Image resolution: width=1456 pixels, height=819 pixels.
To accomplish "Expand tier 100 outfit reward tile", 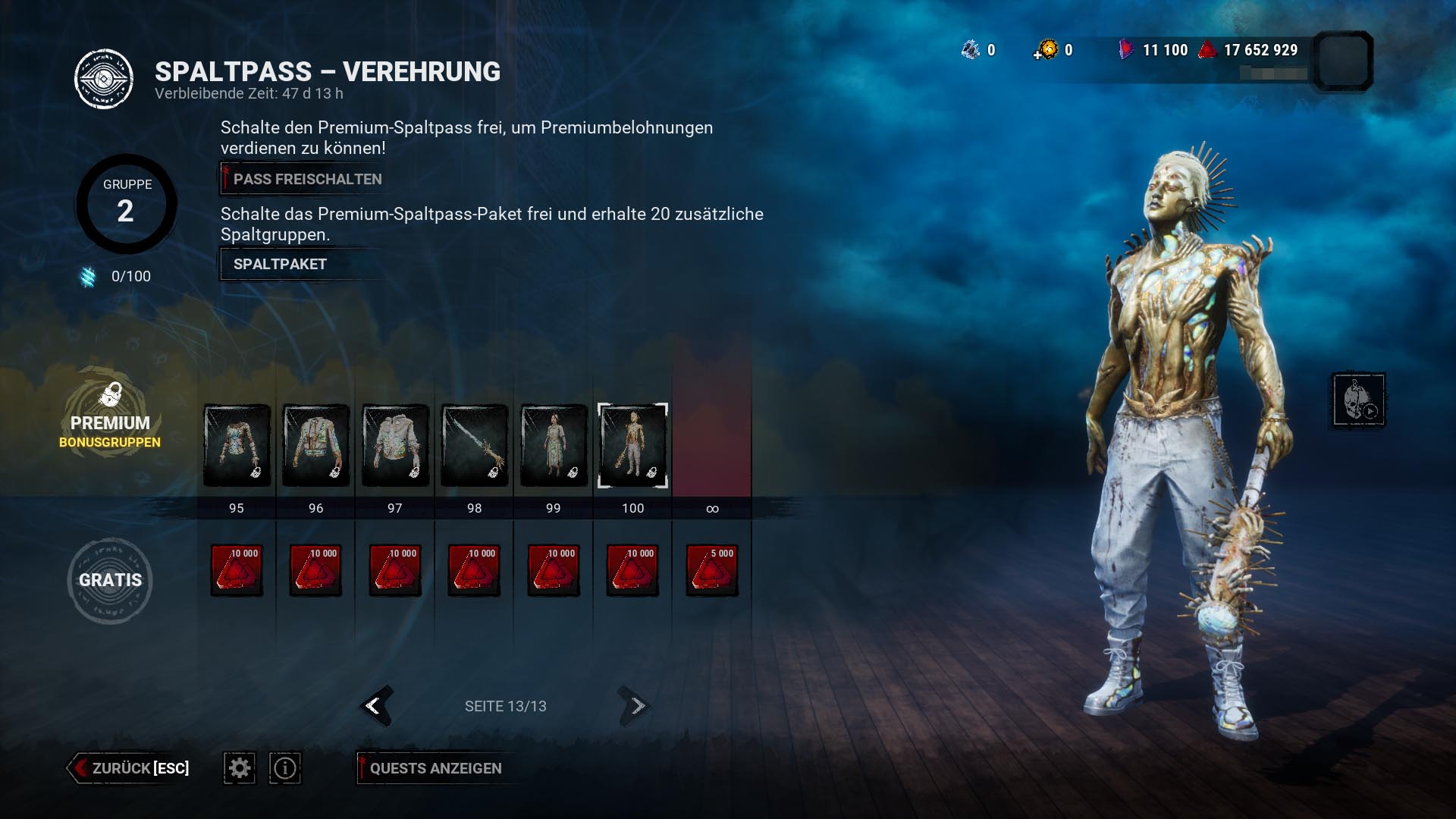I will point(632,445).
